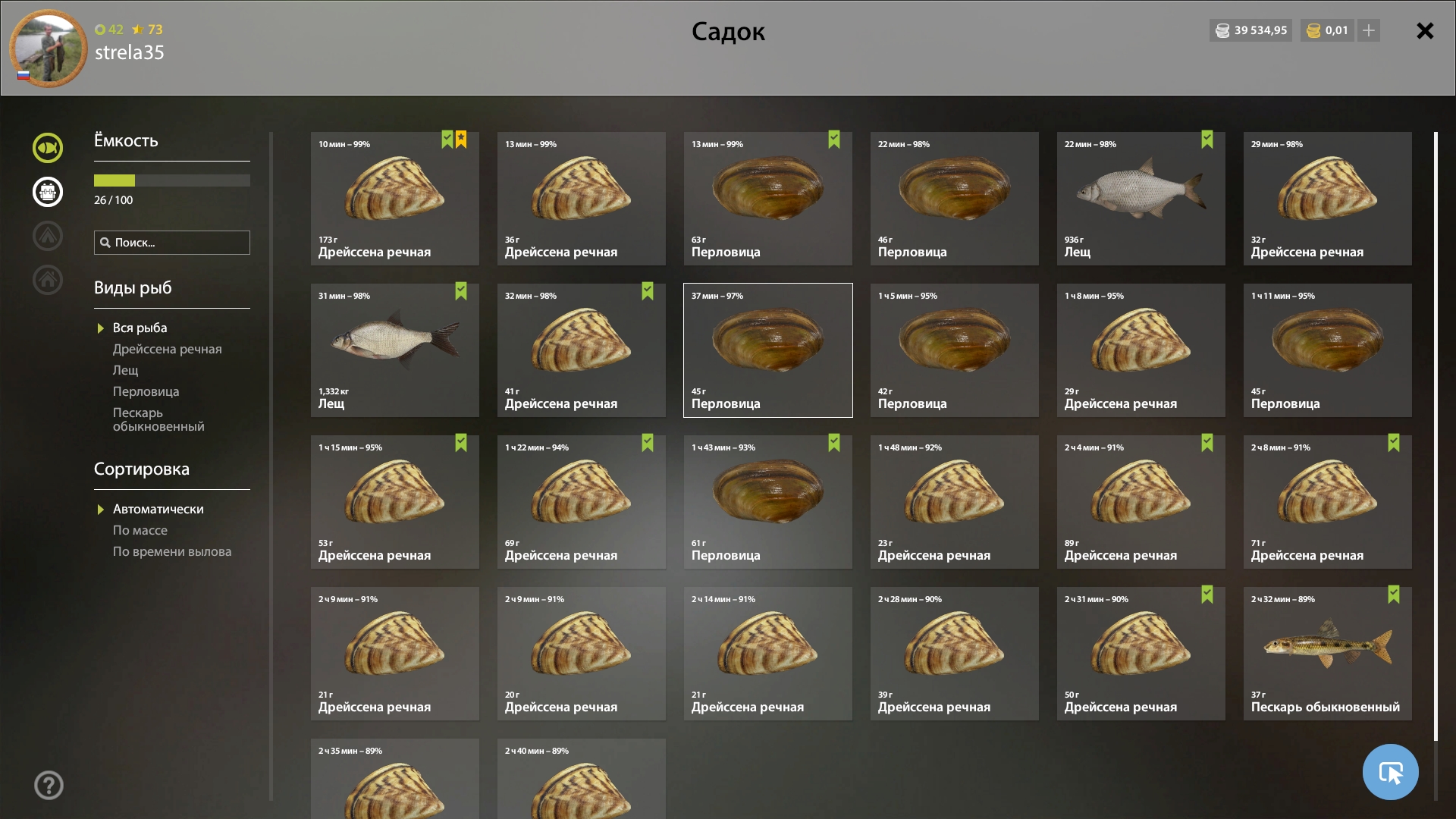The width and height of the screenshot is (1456, 819).
Task: Filter by Пескарь обыкновенный
Action: pyautogui.click(x=158, y=419)
